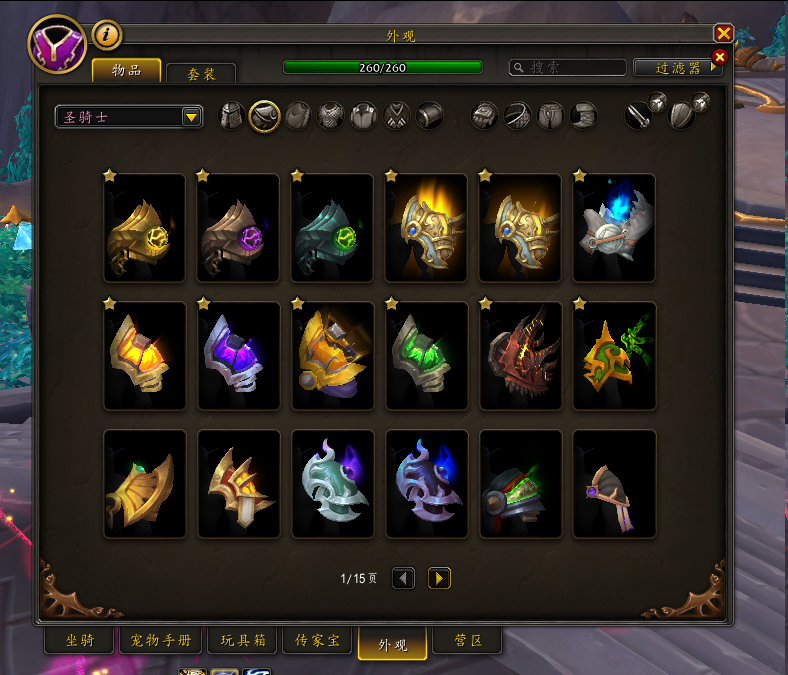The width and height of the screenshot is (788, 675).
Task: Go to the previous appearances page
Action: (403, 578)
